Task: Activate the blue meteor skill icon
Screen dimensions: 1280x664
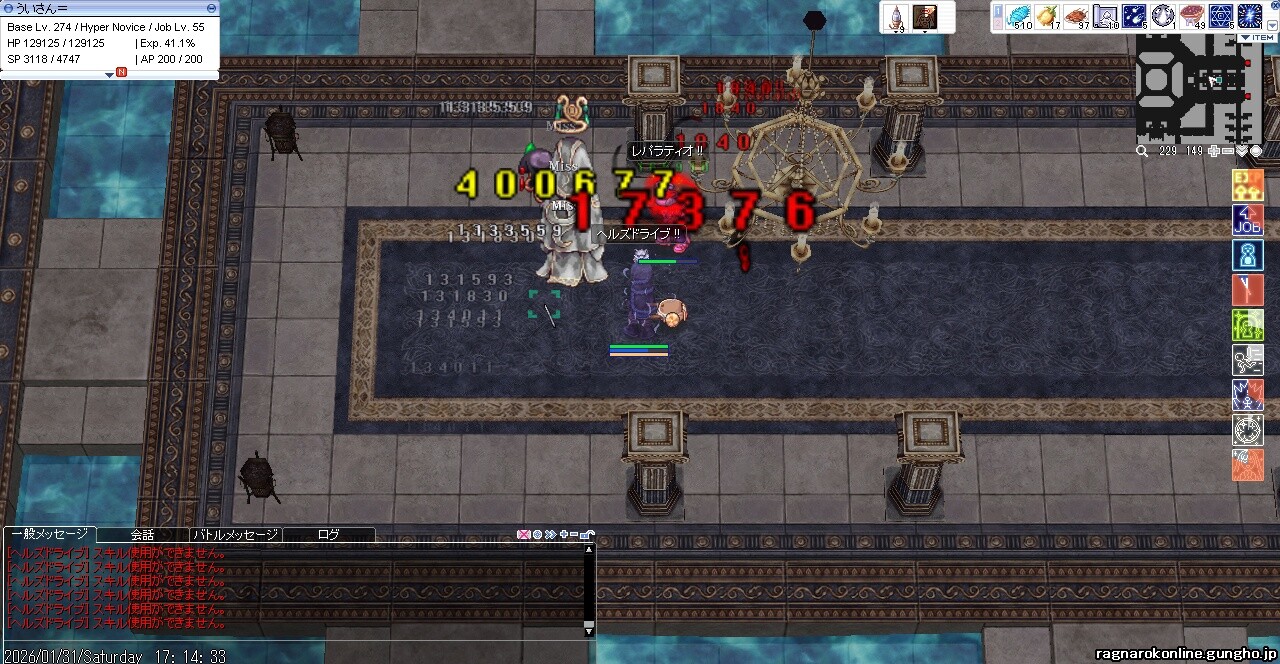Action: coord(1134,17)
